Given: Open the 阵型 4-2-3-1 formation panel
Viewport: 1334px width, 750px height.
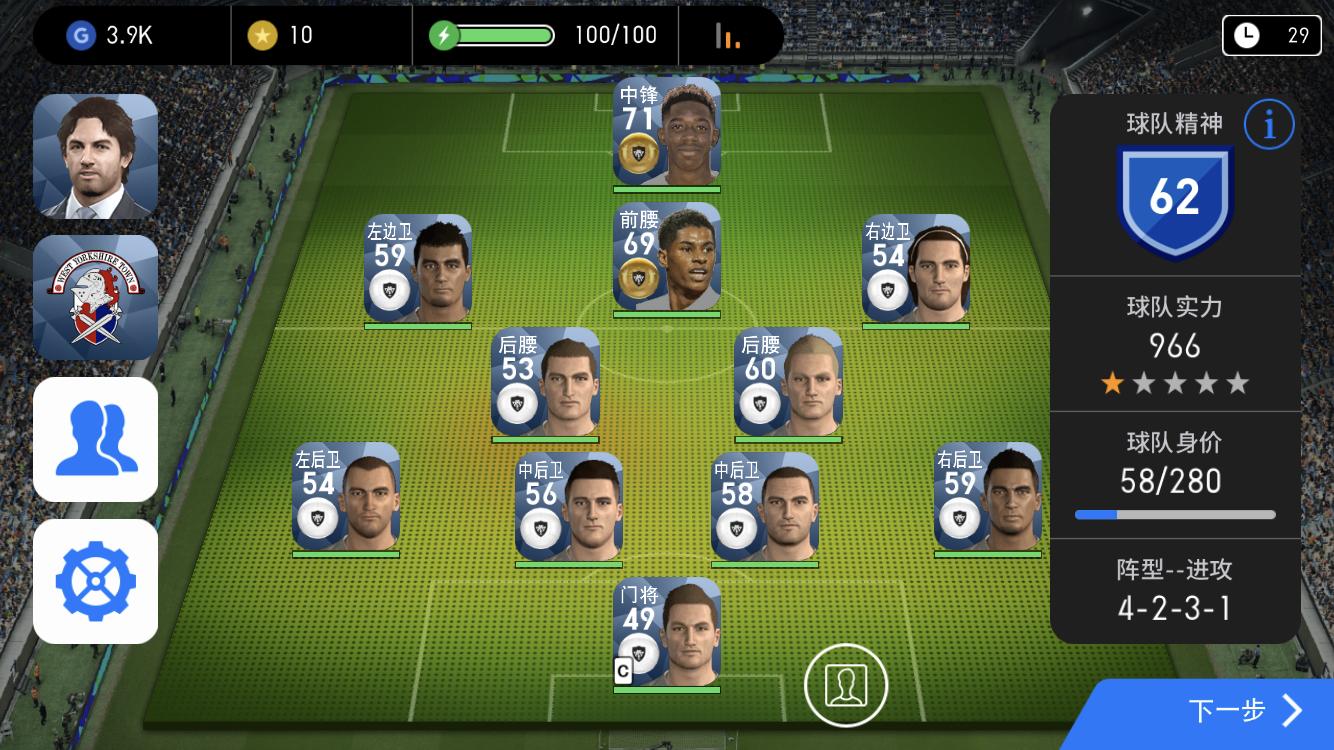Looking at the screenshot, I should click(1174, 590).
